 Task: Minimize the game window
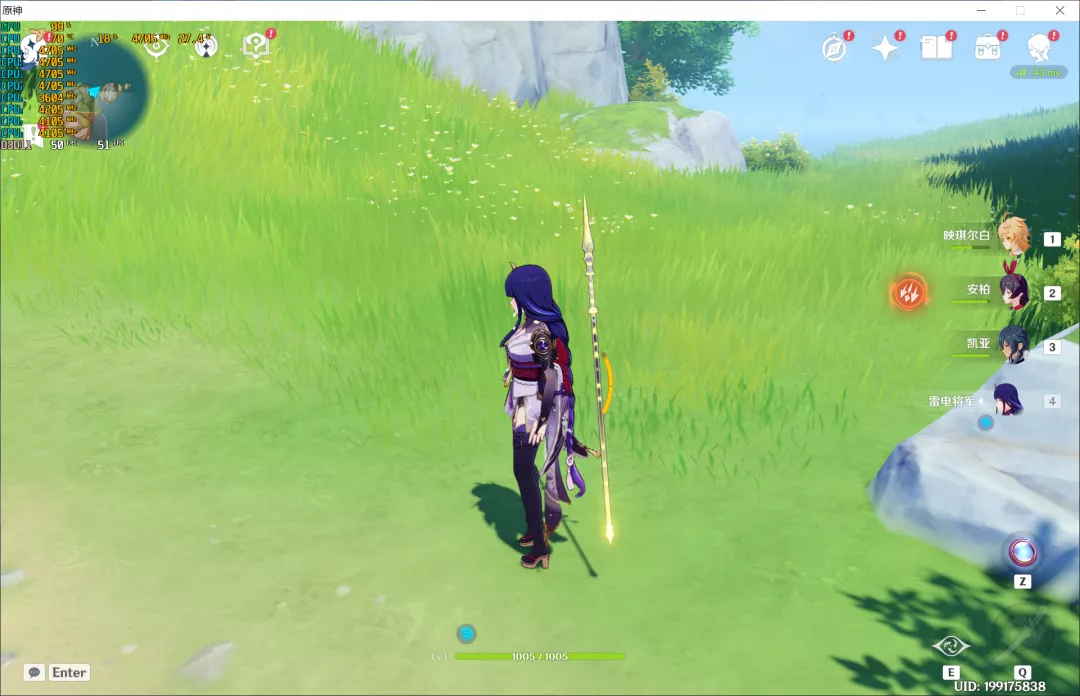(981, 10)
